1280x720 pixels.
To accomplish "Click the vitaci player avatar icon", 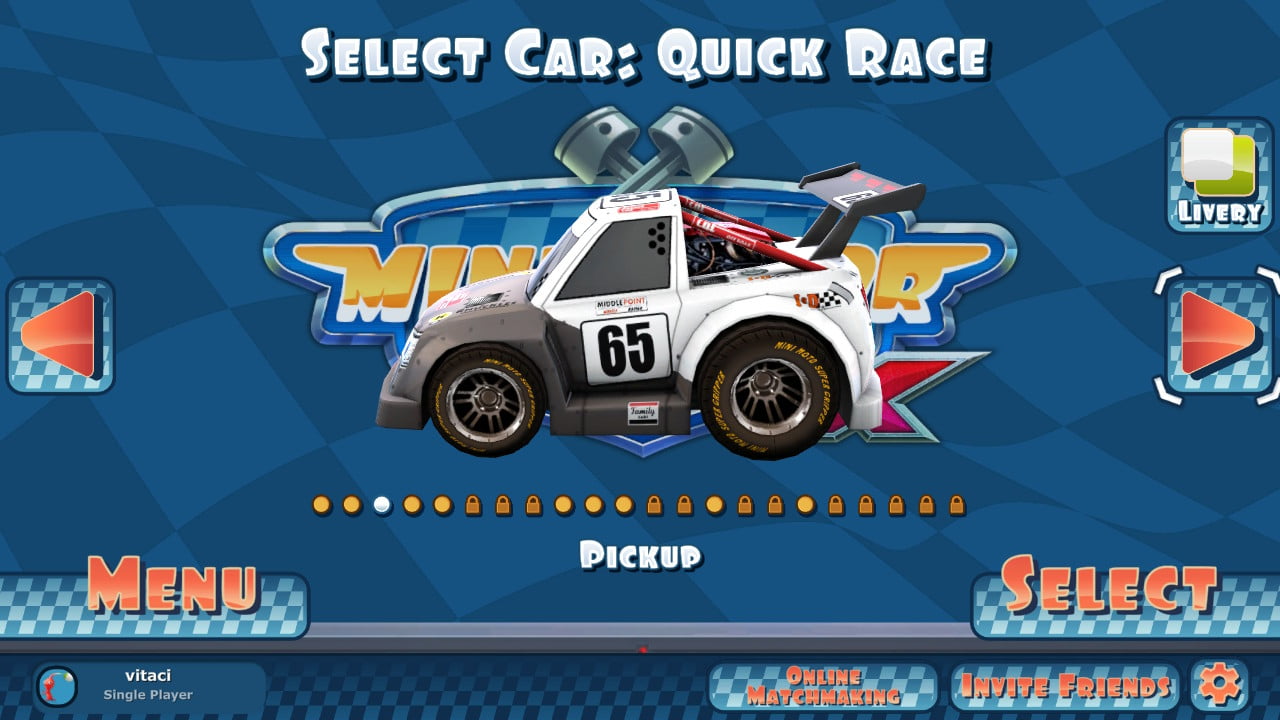I will [x=57, y=686].
